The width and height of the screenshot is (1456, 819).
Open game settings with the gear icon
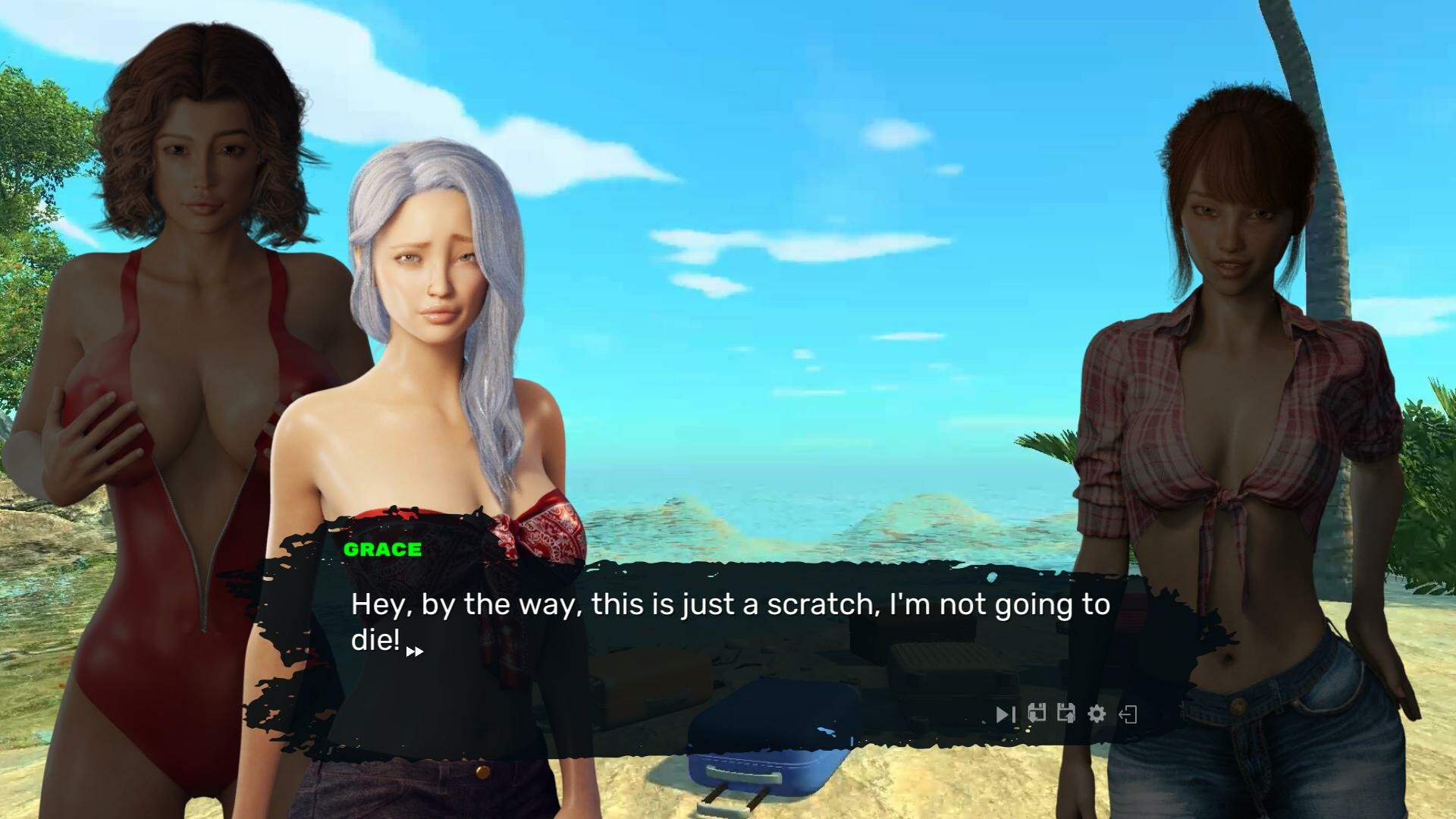[1097, 714]
